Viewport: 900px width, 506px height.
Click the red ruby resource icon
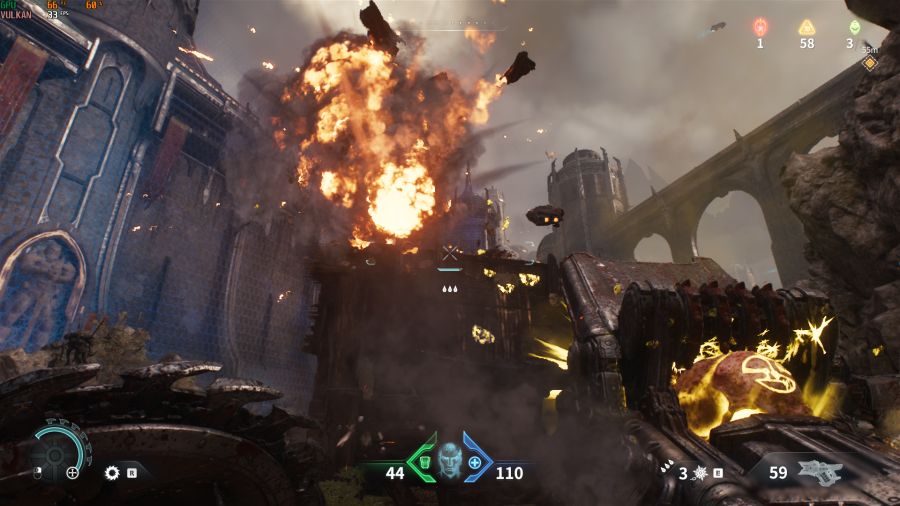759,27
